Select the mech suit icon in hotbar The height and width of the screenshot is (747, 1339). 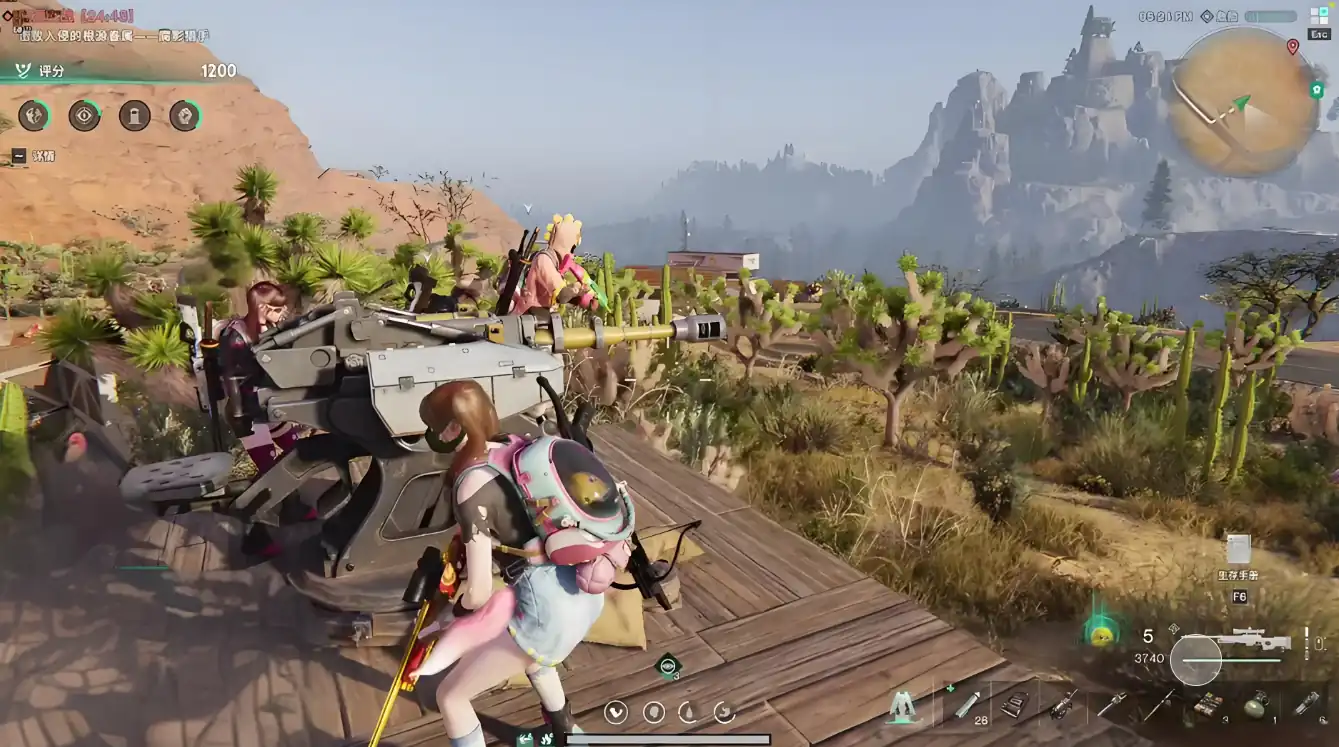pyautogui.click(x=903, y=705)
